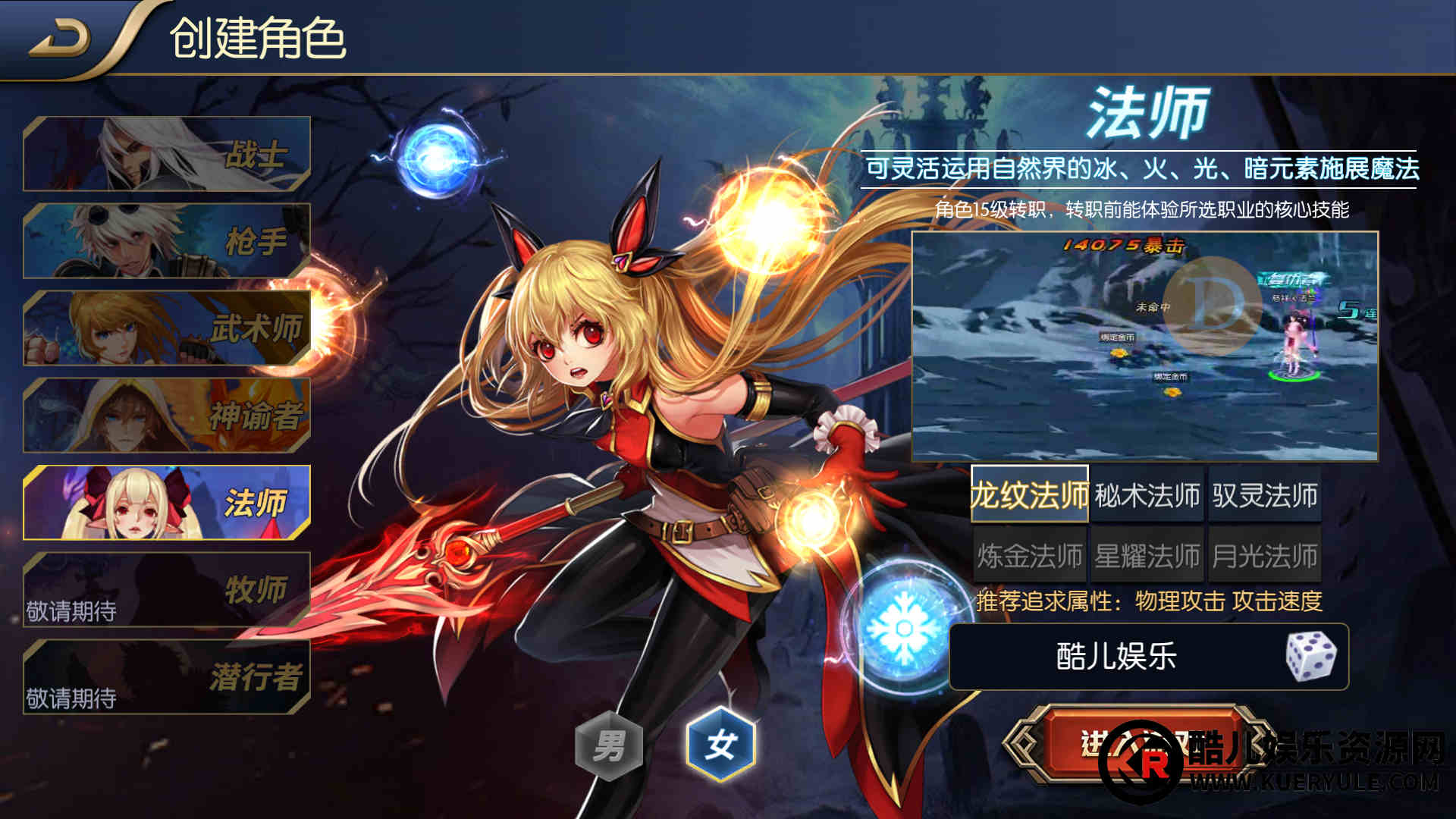Image resolution: width=1456 pixels, height=819 pixels.
Task: Switch to the 秘术法师 subclass
Action: 1147,495
